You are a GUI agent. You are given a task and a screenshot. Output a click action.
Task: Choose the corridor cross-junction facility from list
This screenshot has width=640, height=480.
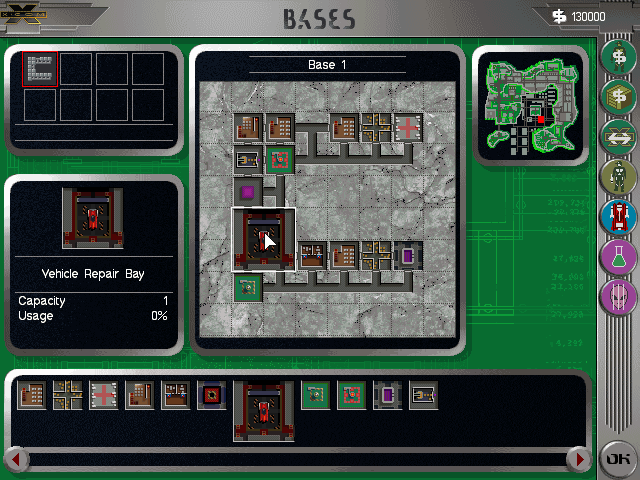pos(68,396)
